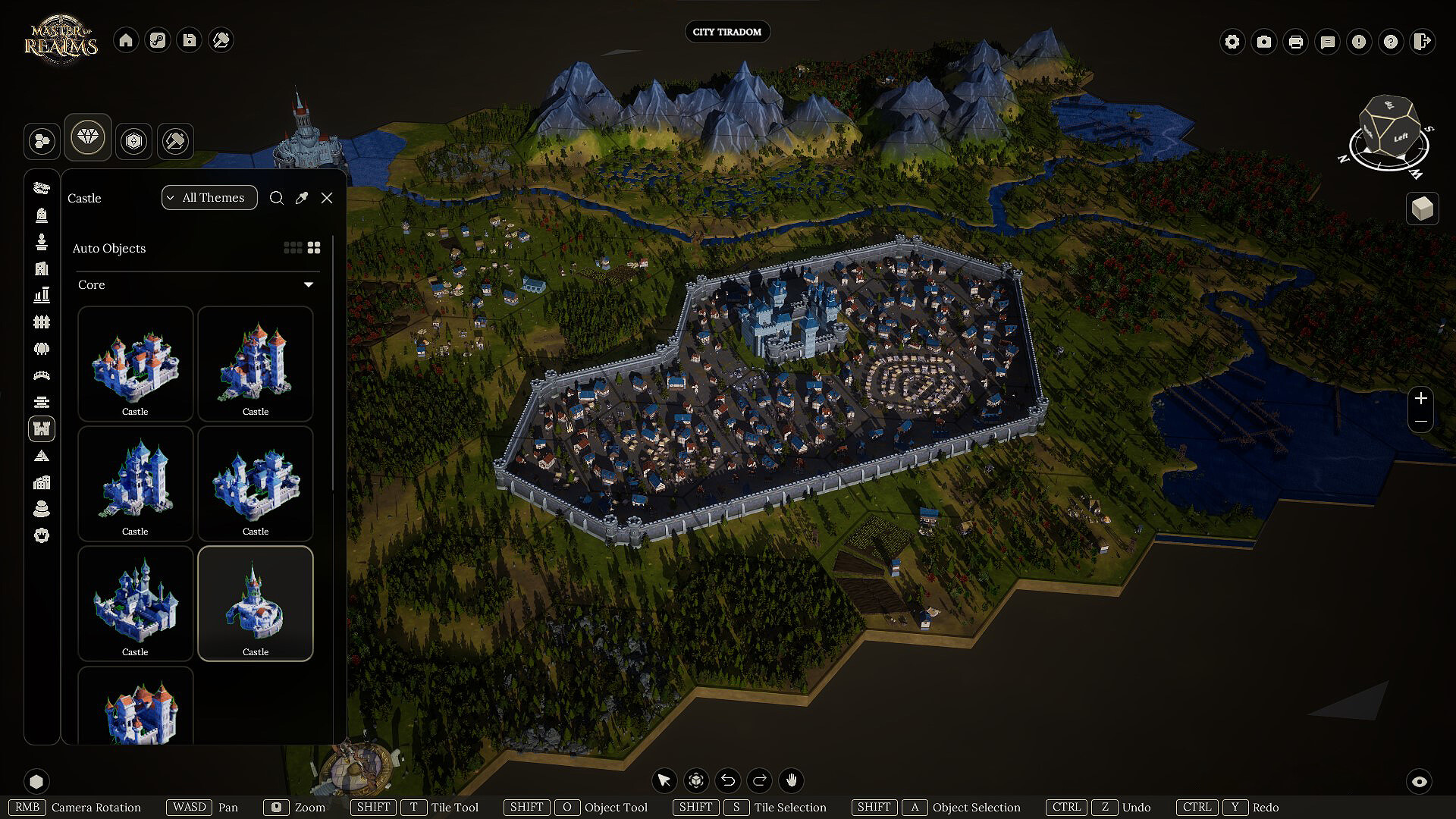Viewport: 1456px width, 819px height.
Task: Take a screenshot with the camera icon
Action: coord(1264,42)
